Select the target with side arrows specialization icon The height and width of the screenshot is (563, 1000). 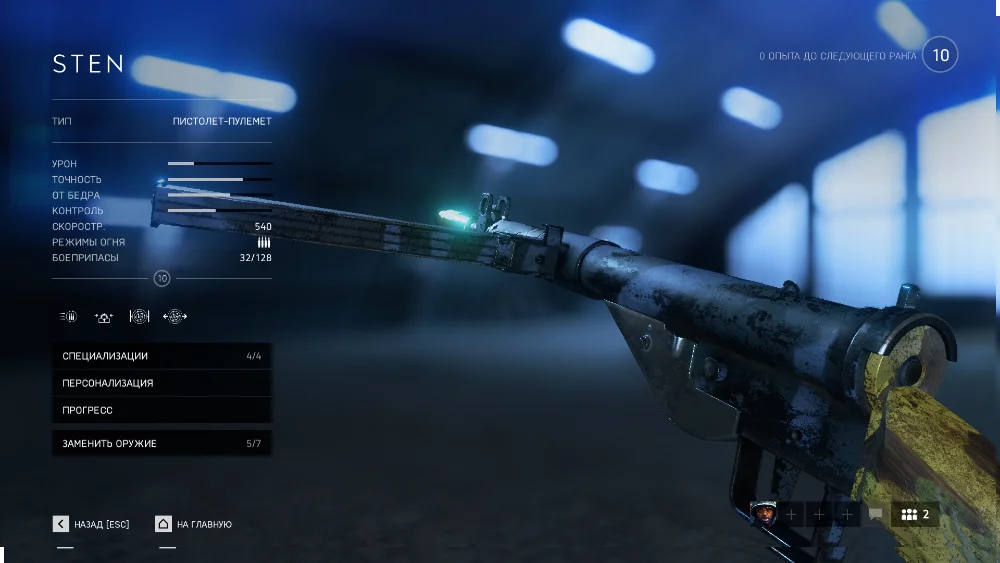pos(175,317)
